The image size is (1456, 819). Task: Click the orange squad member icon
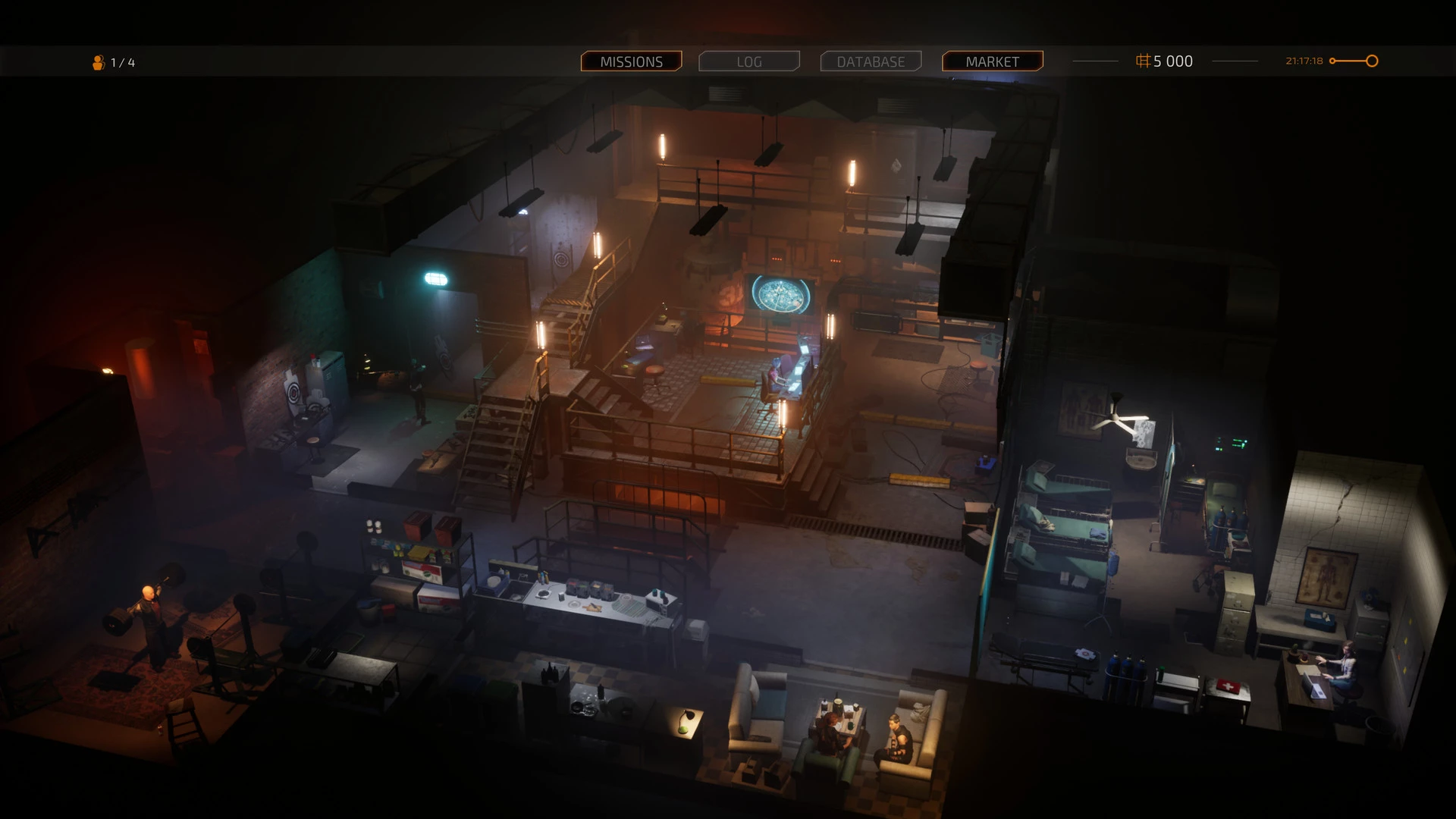coord(99,62)
